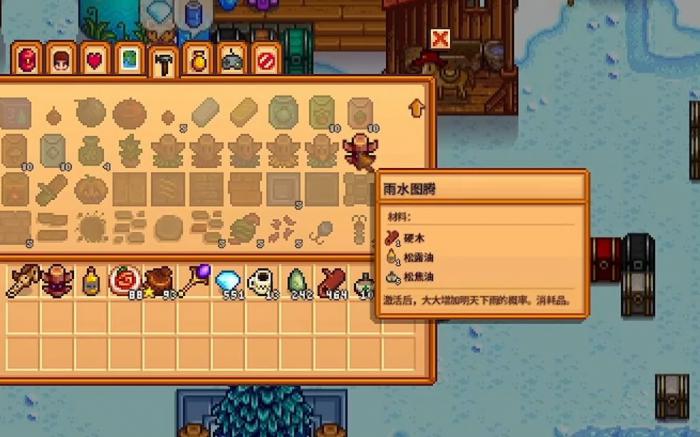Select the crafting tab with hammer icon

click(x=161, y=61)
